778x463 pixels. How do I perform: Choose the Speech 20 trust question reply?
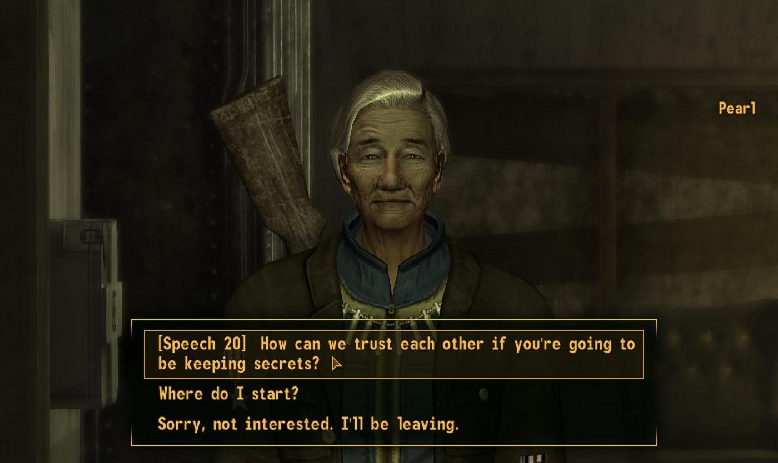[394, 354]
